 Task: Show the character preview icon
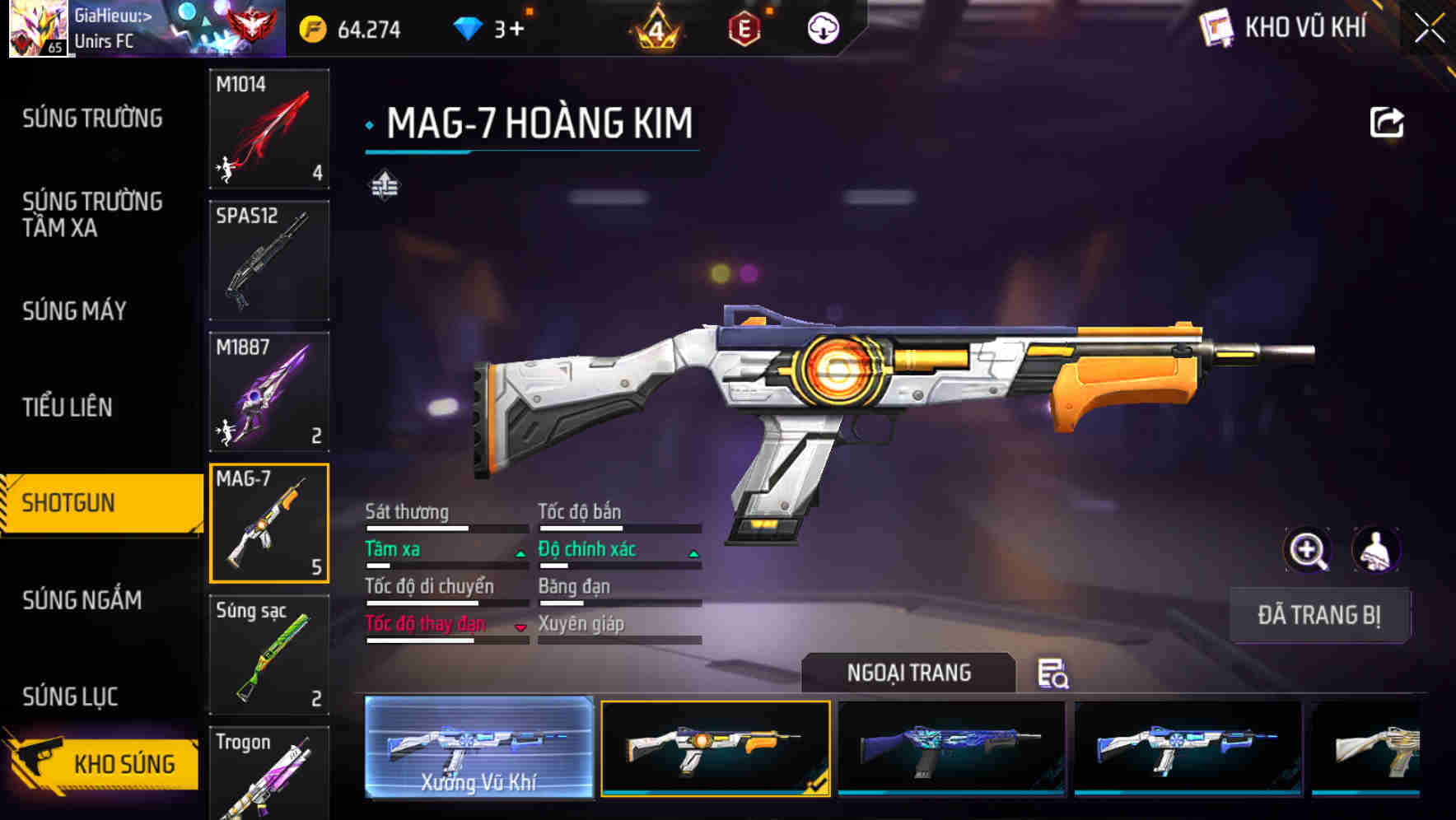[x=1375, y=550]
